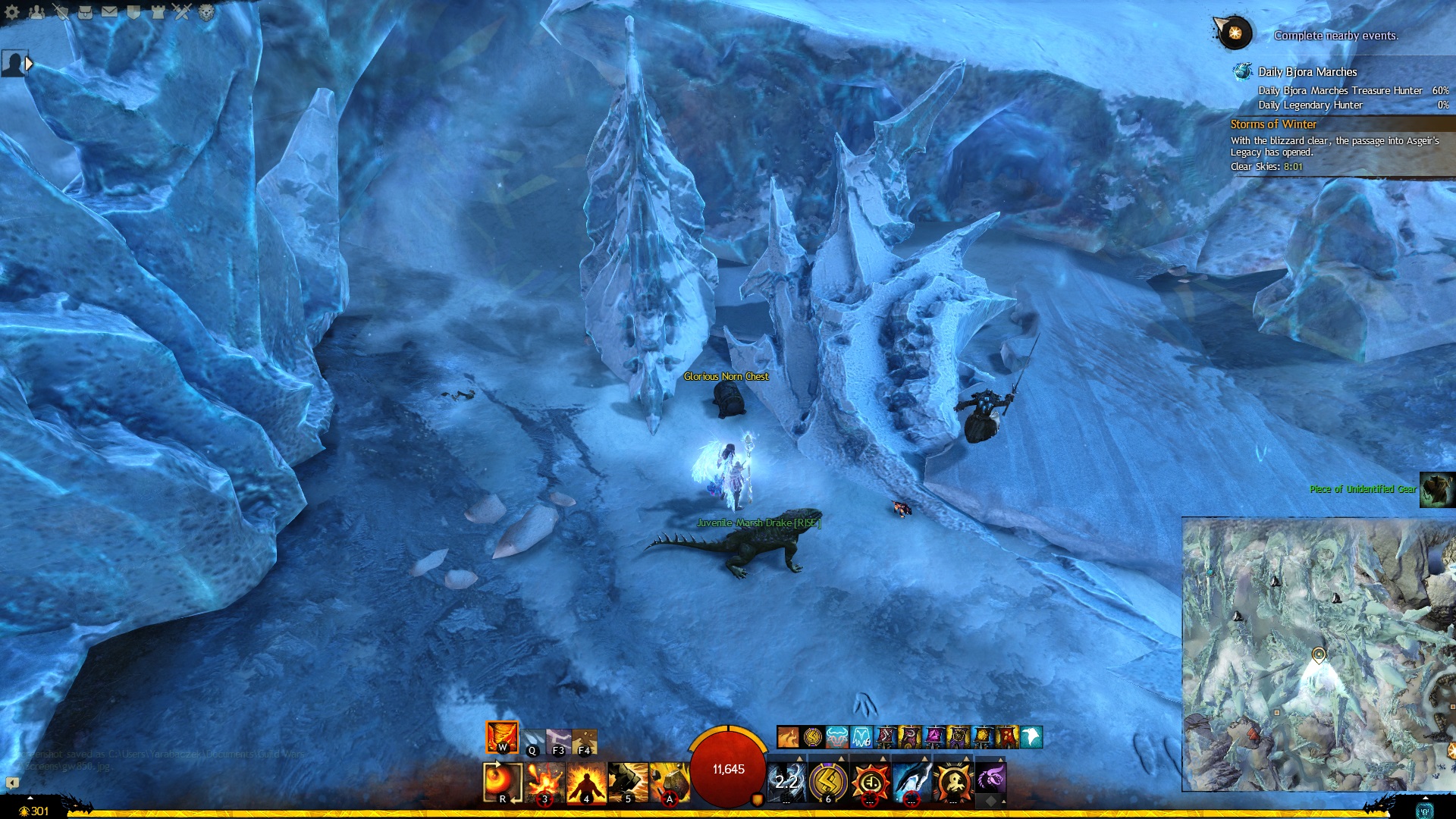The height and width of the screenshot is (819, 1456).
Task: Open the inventory bag icon
Action: [85, 11]
